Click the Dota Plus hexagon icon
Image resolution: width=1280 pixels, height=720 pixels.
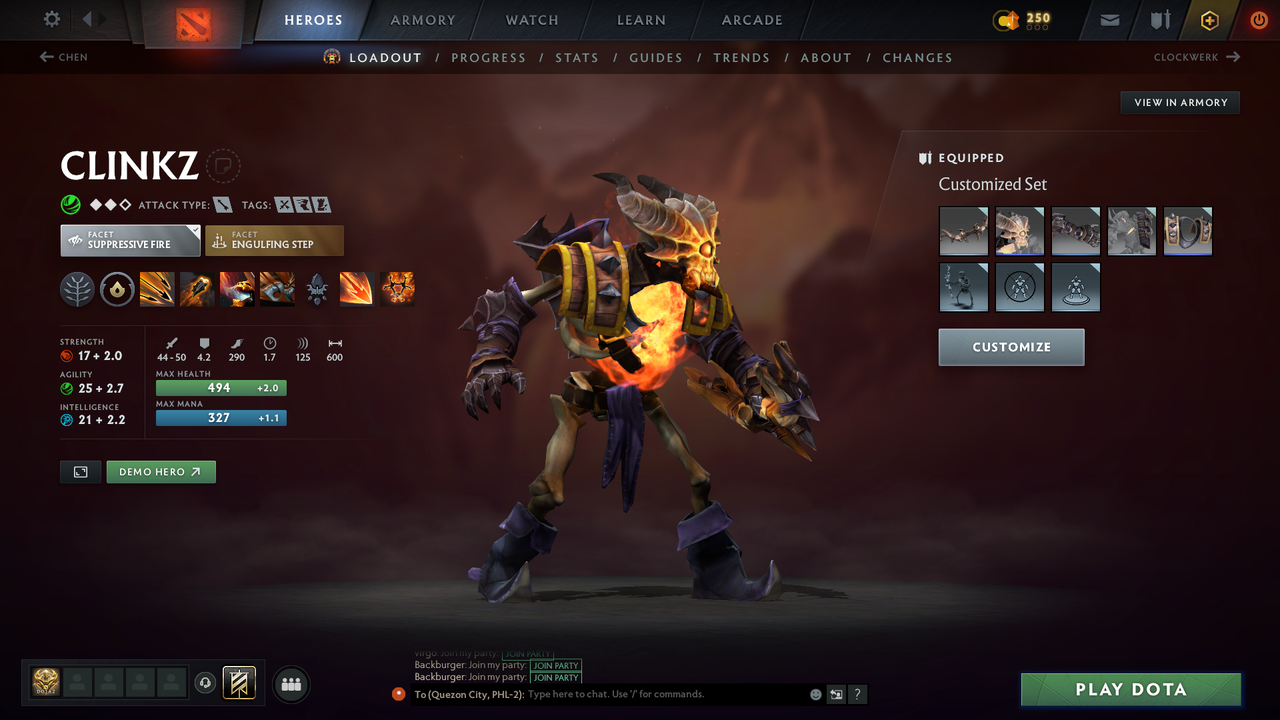pyautogui.click(x=1209, y=19)
